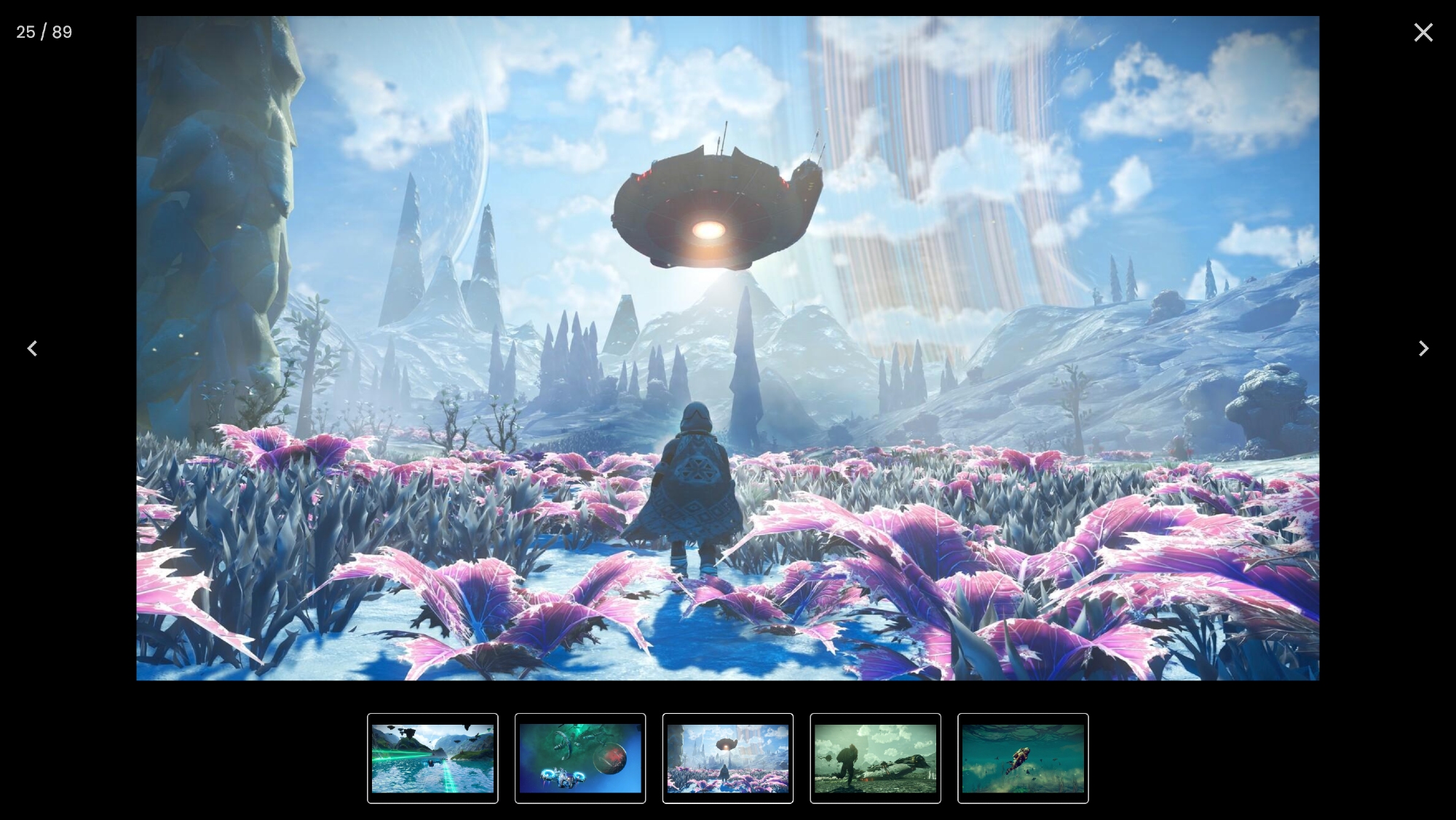Advance to the next screenshot
The image size is (1456, 820).
(x=1423, y=349)
